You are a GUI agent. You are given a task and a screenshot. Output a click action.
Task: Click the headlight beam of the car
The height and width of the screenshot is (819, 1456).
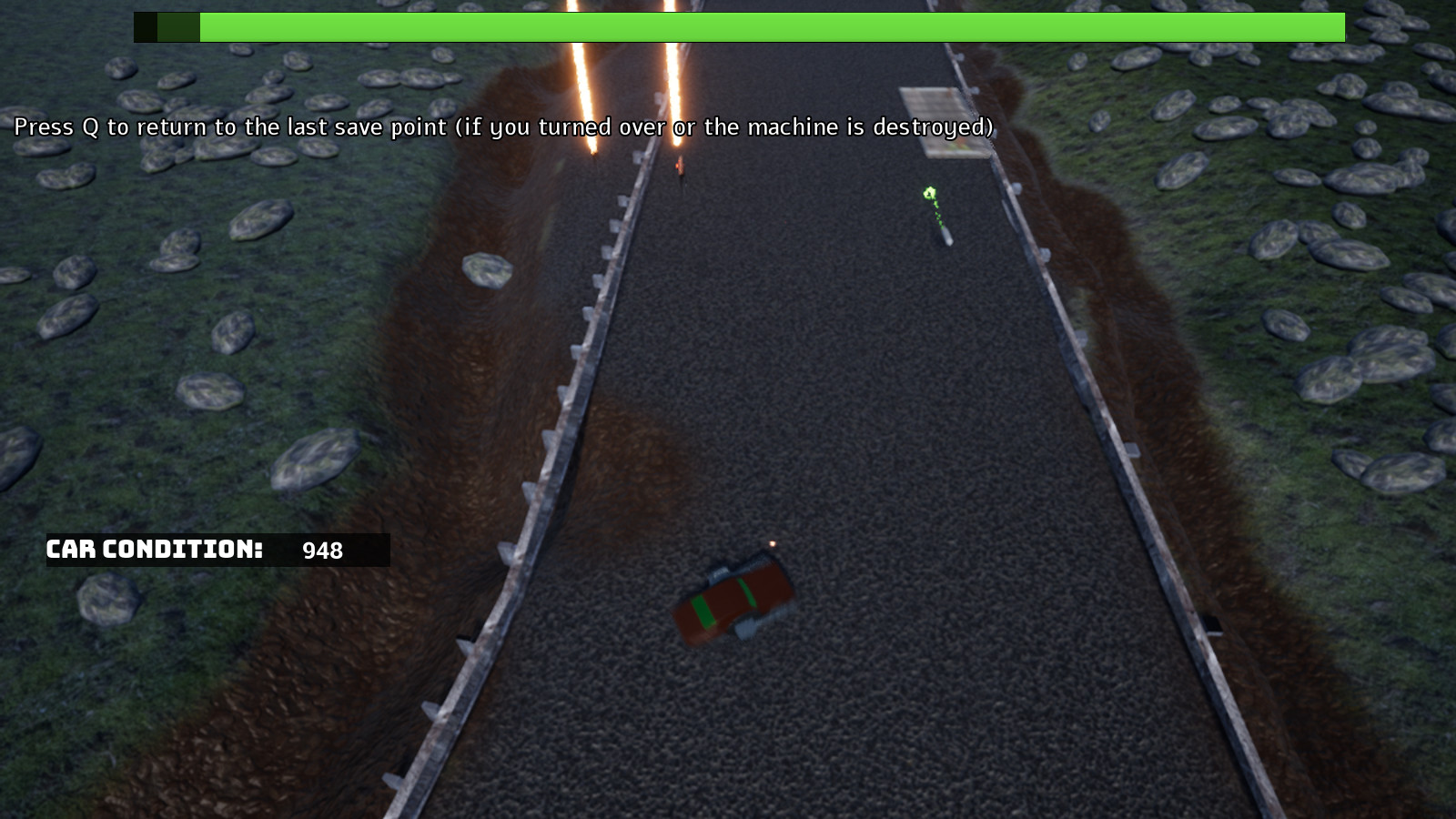click(x=772, y=544)
